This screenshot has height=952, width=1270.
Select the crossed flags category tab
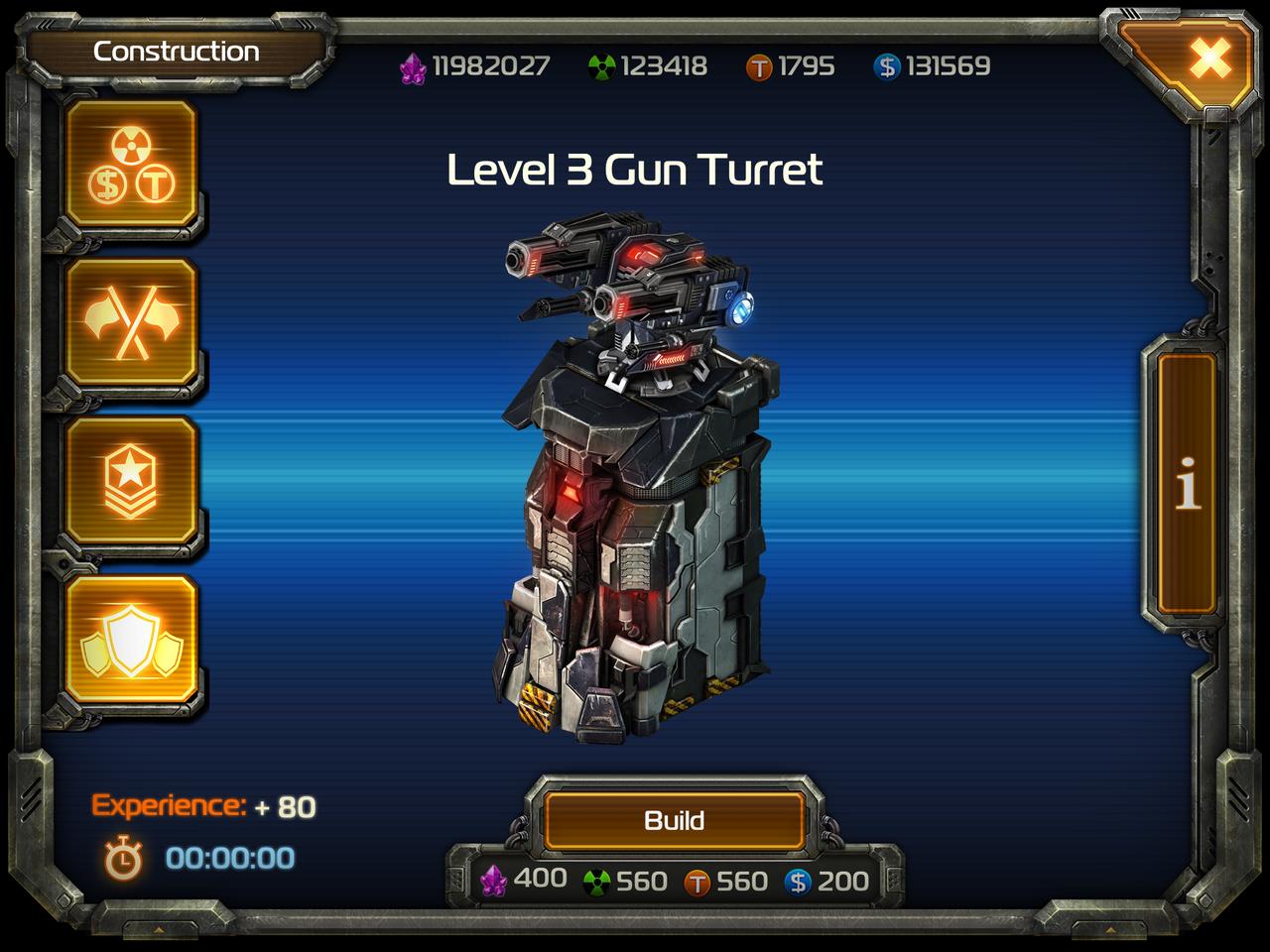click(x=131, y=323)
